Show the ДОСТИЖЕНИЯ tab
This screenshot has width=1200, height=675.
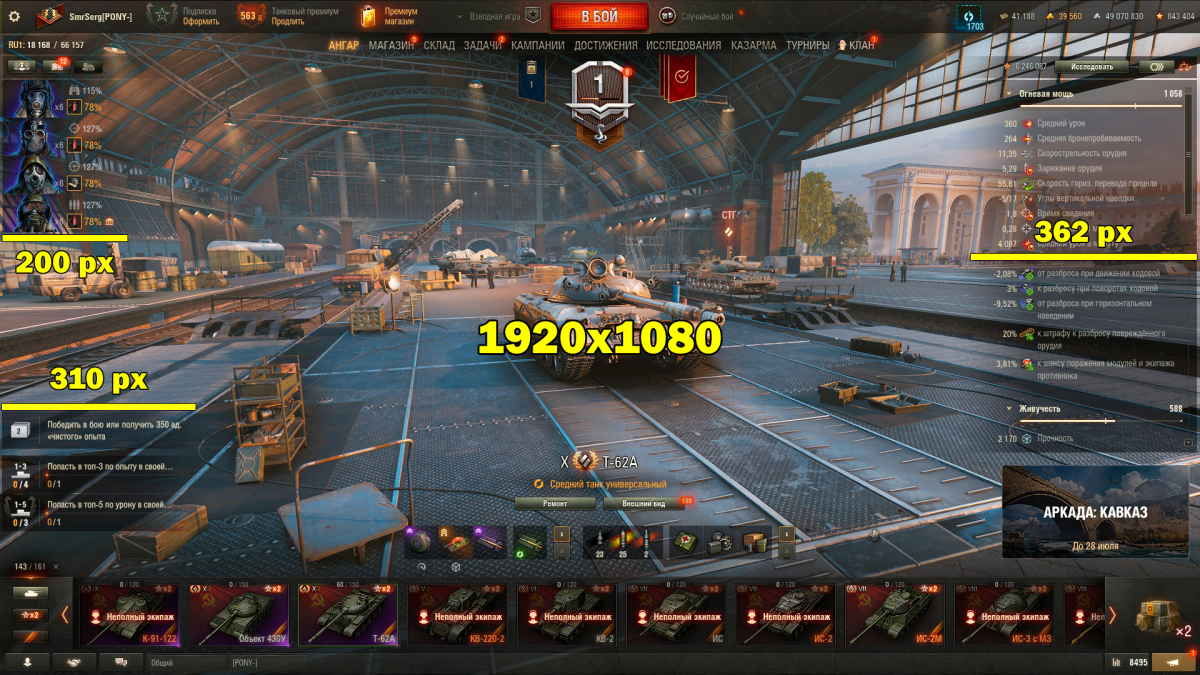(605, 45)
